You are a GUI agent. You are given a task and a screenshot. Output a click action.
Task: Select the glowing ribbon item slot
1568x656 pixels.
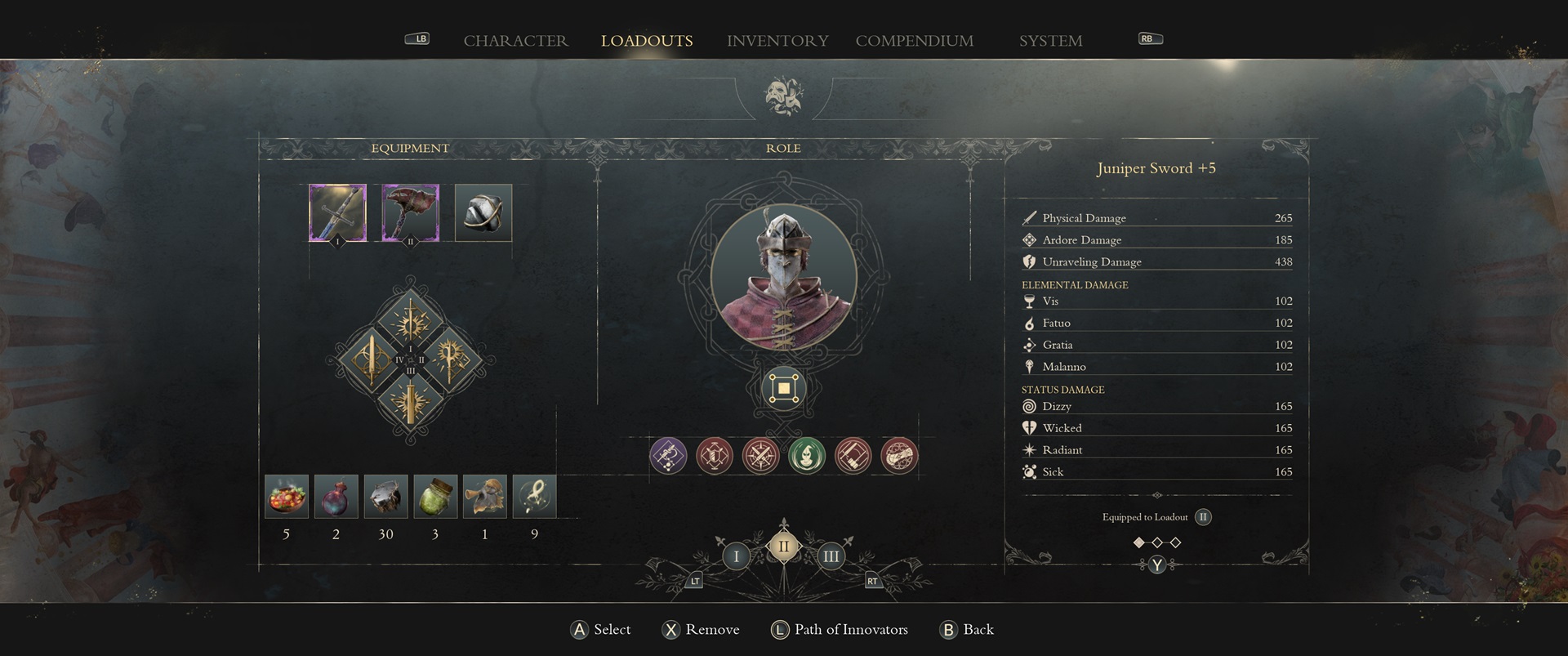pyautogui.click(x=534, y=497)
